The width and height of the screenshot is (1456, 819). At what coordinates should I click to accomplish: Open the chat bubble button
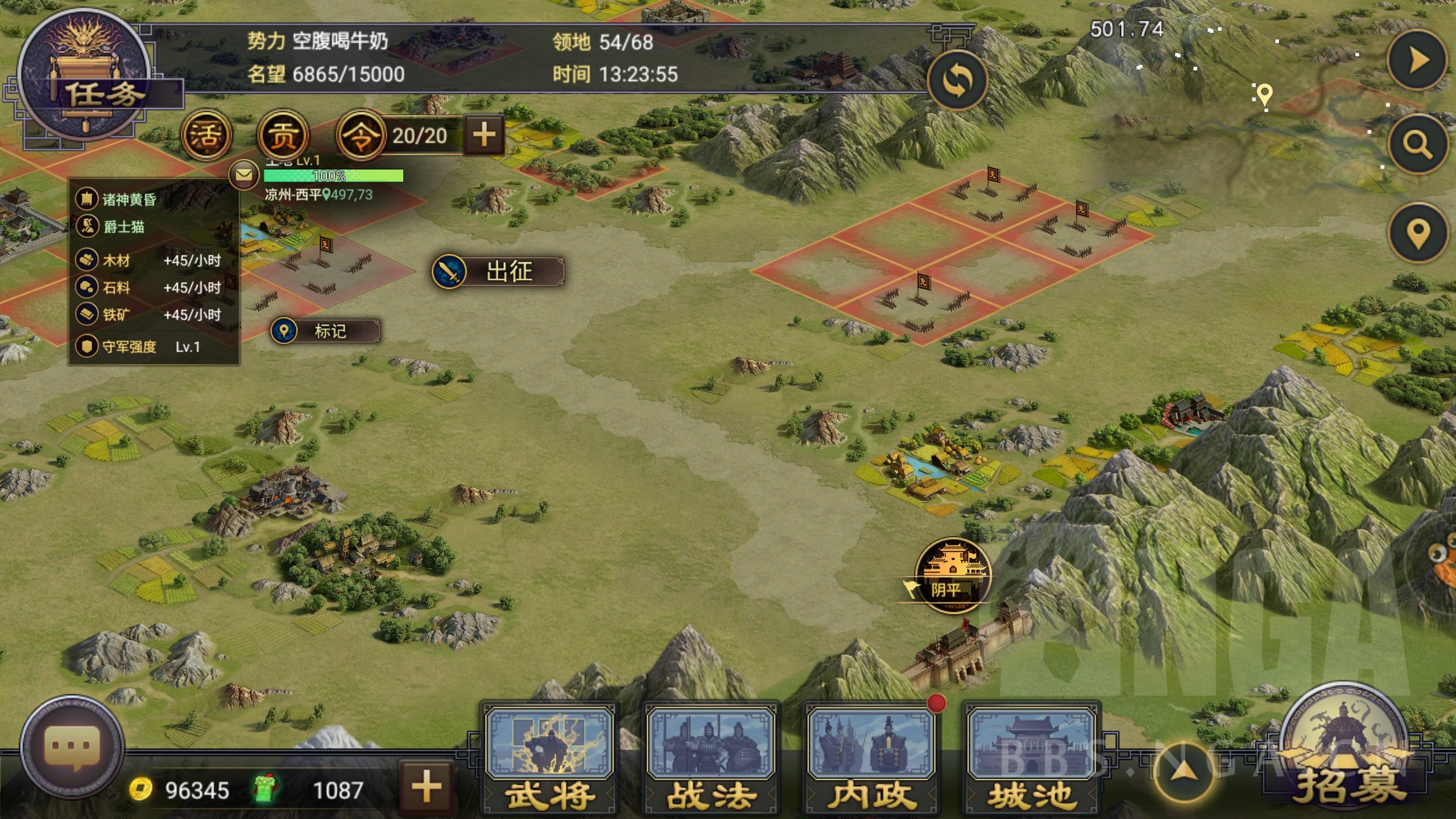click(72, 746)
